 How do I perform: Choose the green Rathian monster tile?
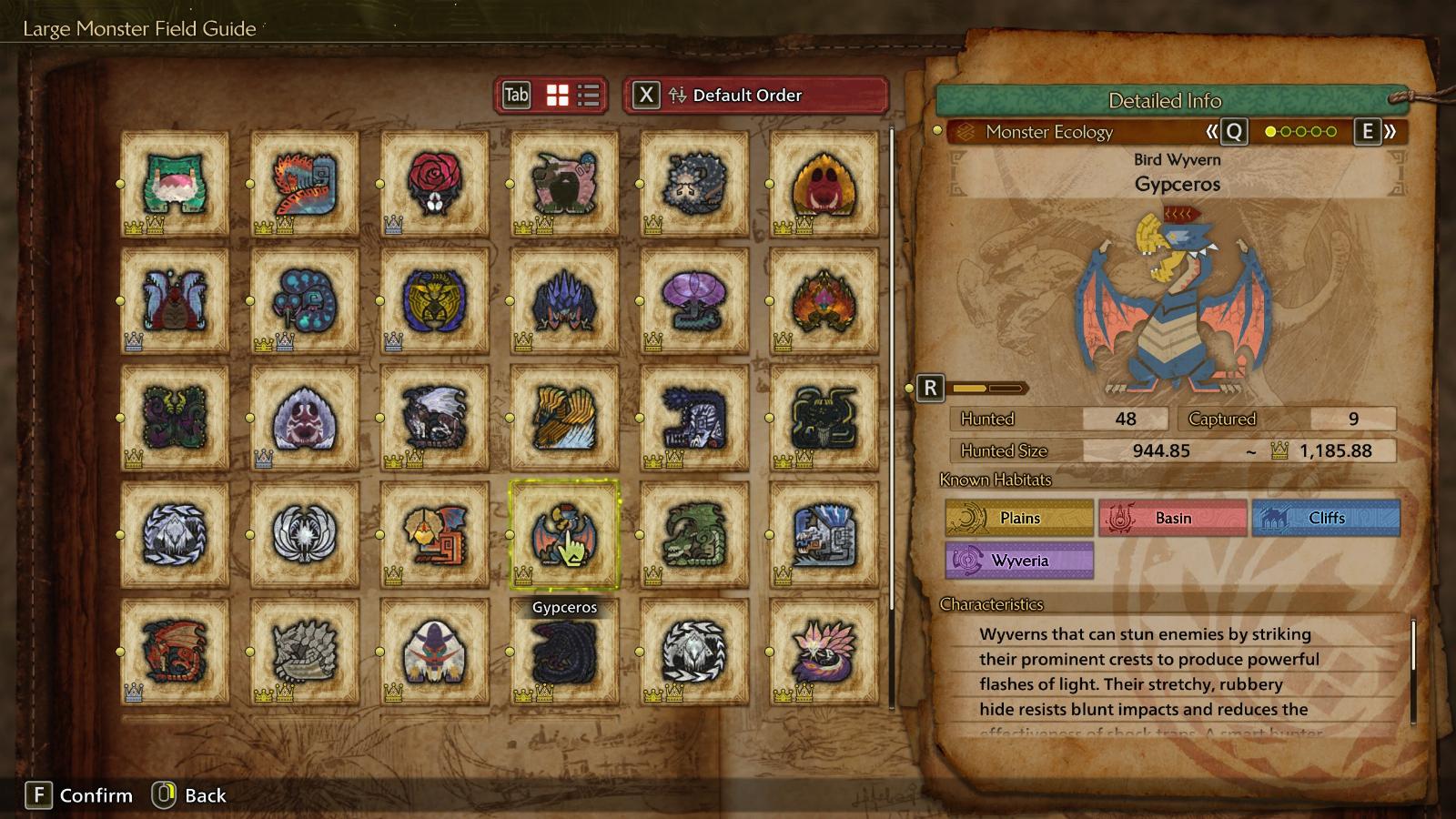point(694,534)
